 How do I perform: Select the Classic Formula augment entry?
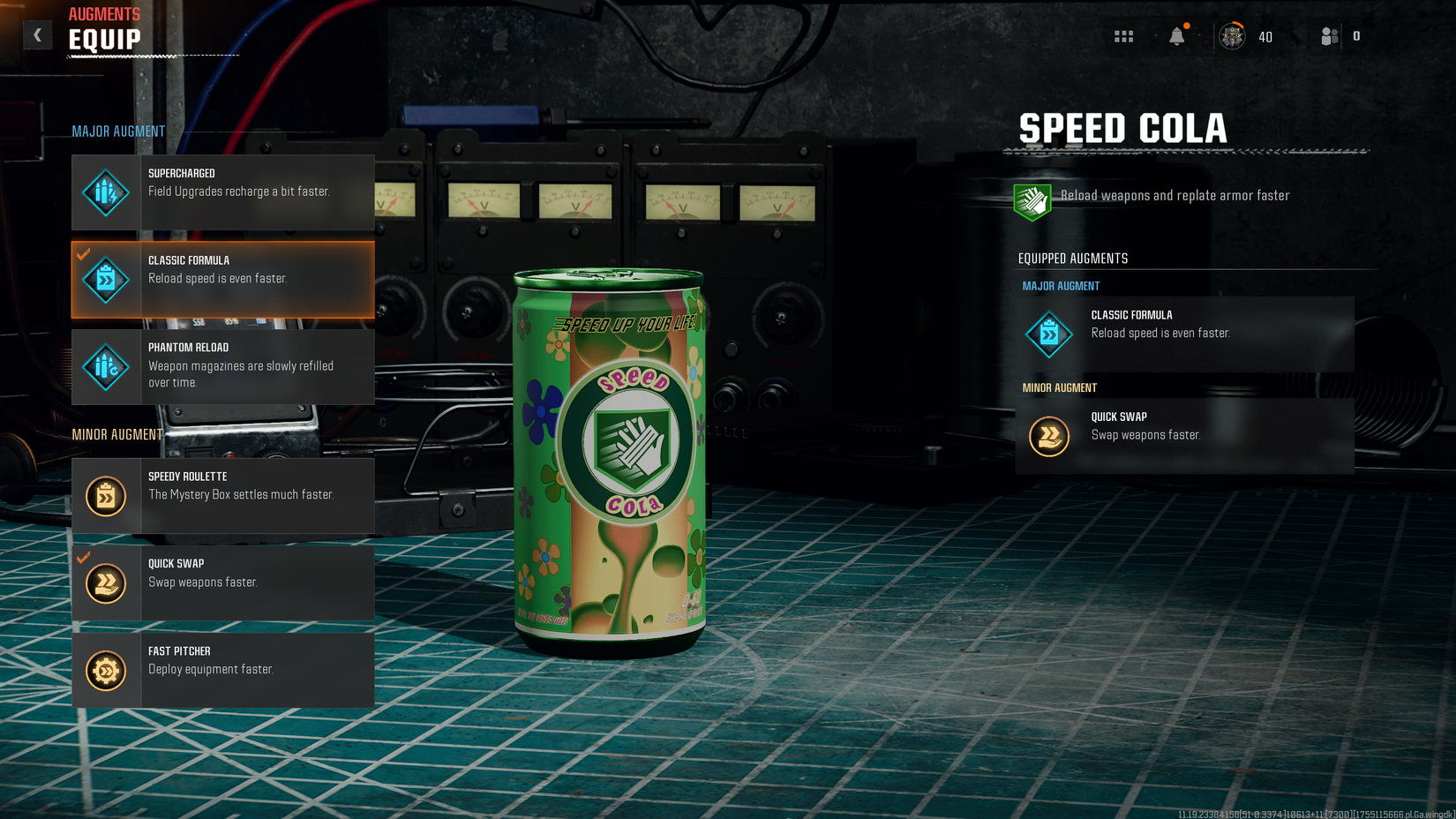coord(222,280)
